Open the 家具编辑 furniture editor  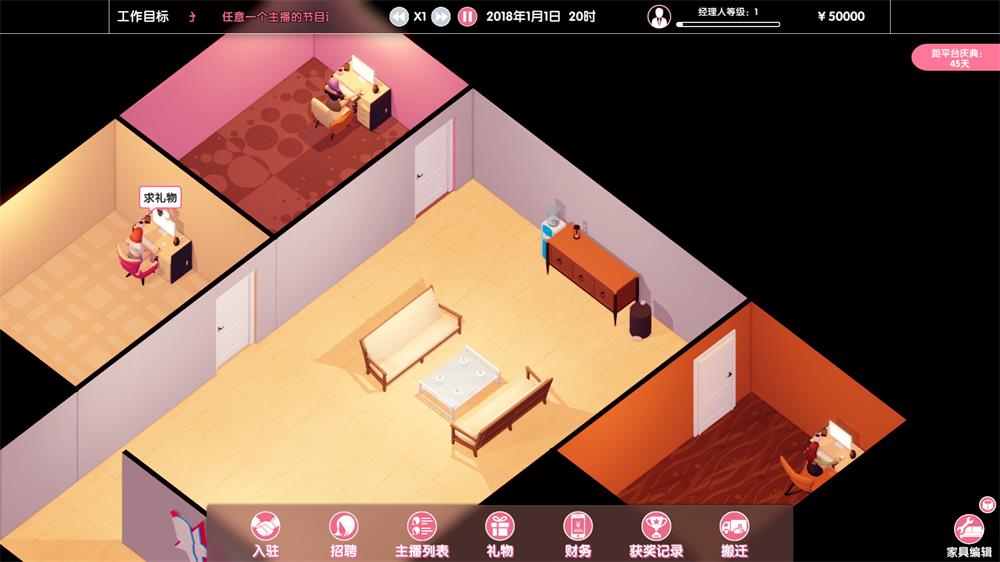coord(968,530)
